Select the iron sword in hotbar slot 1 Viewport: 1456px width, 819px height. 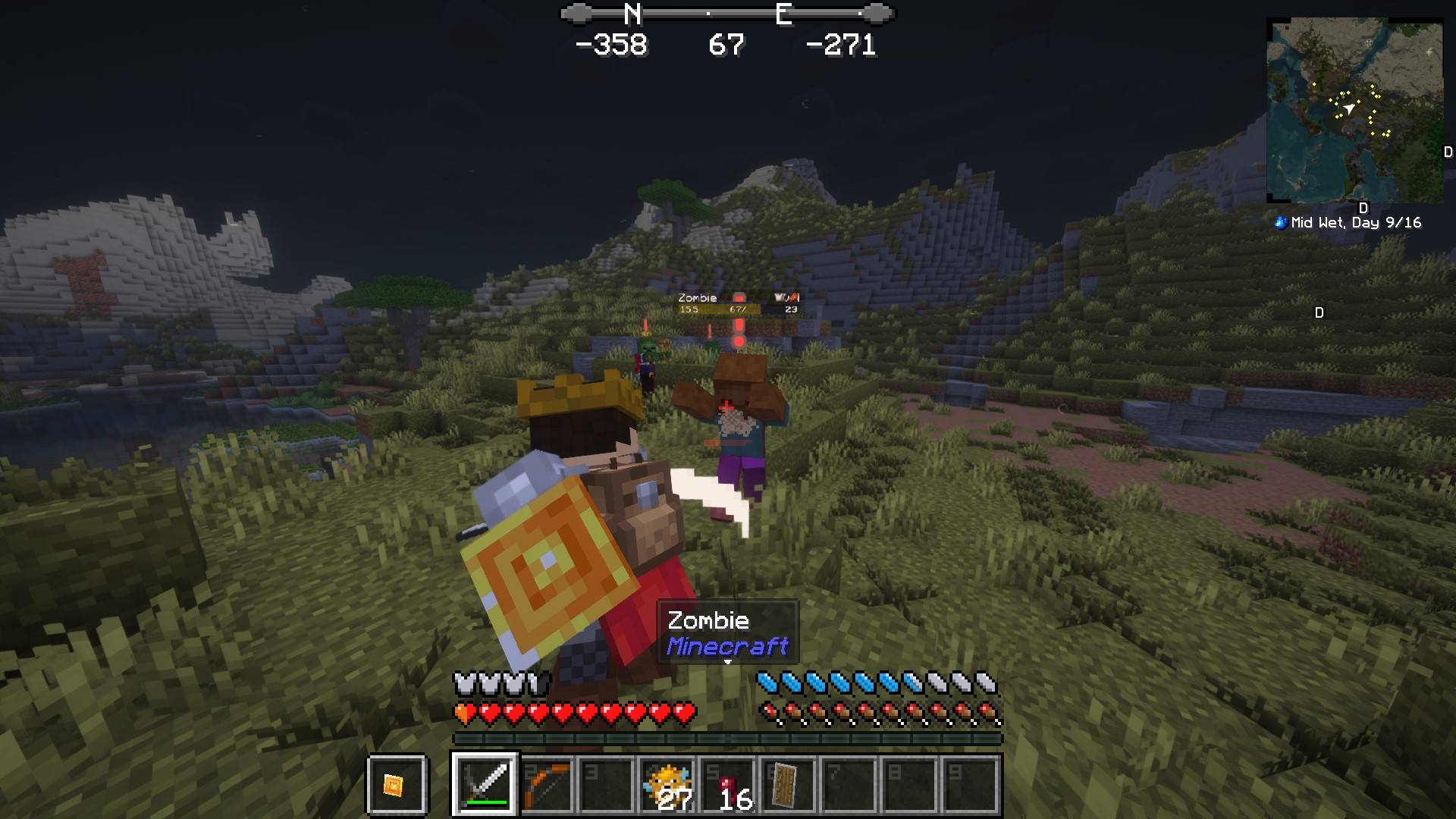[485, 785]
